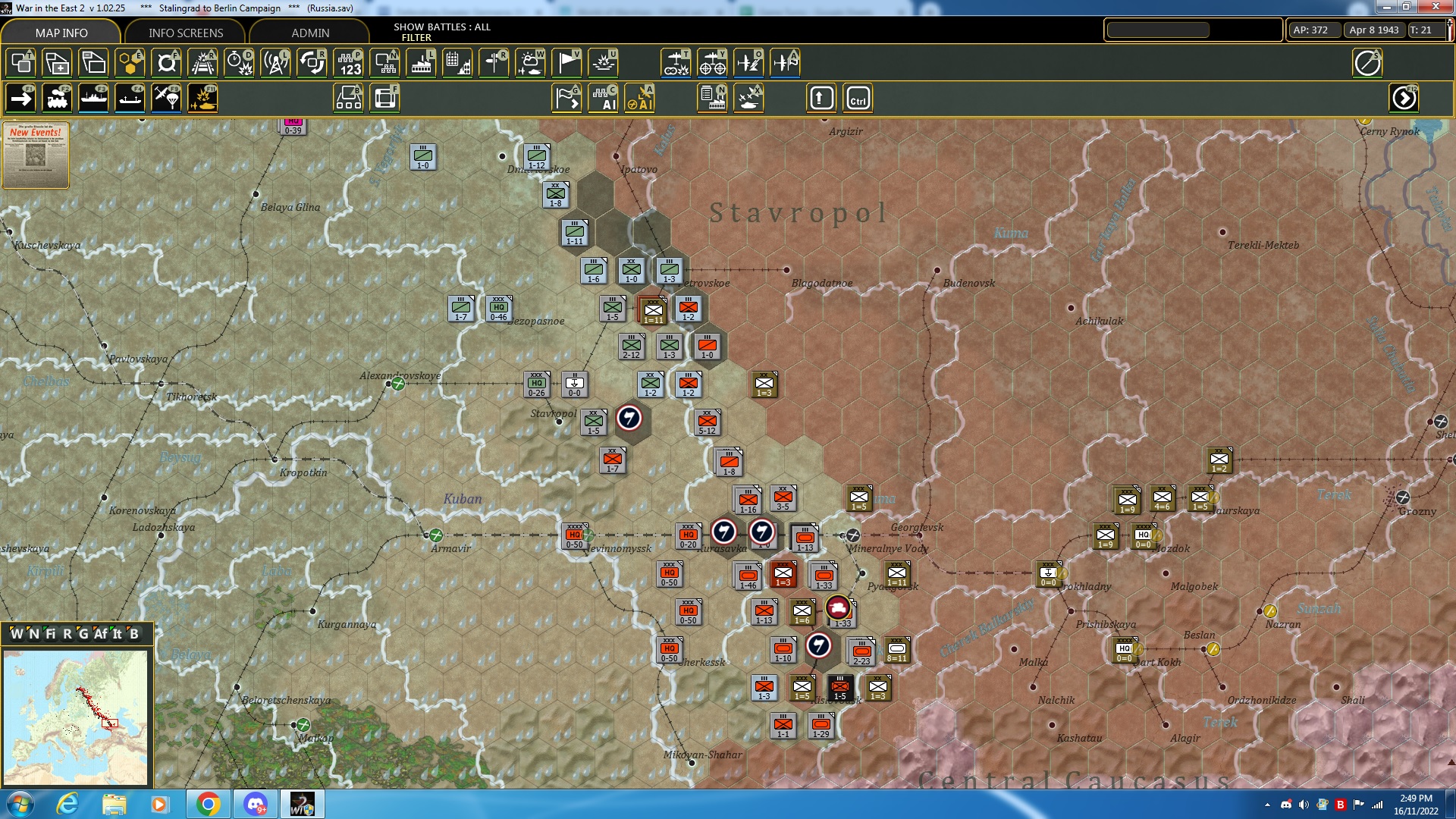This screenshot has height=819, width=1456.
Task: Click the ground attack icon (F11)
Action: coord(202,98)
